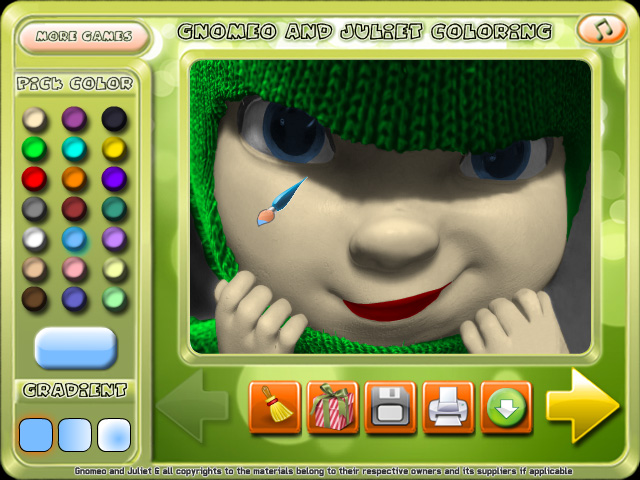Choose the cyan color swatch
Screen dimensions: 640x480
tap(75, 149)
